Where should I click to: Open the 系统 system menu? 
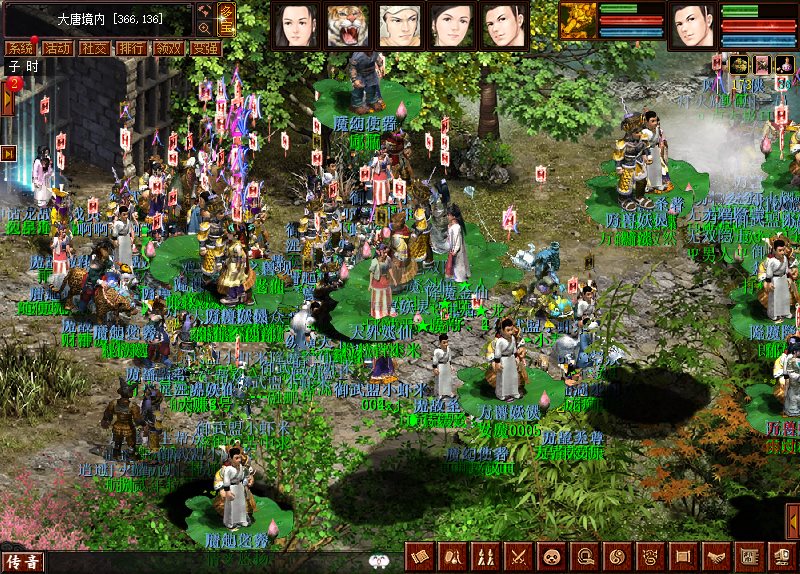[x=19, y=48]
